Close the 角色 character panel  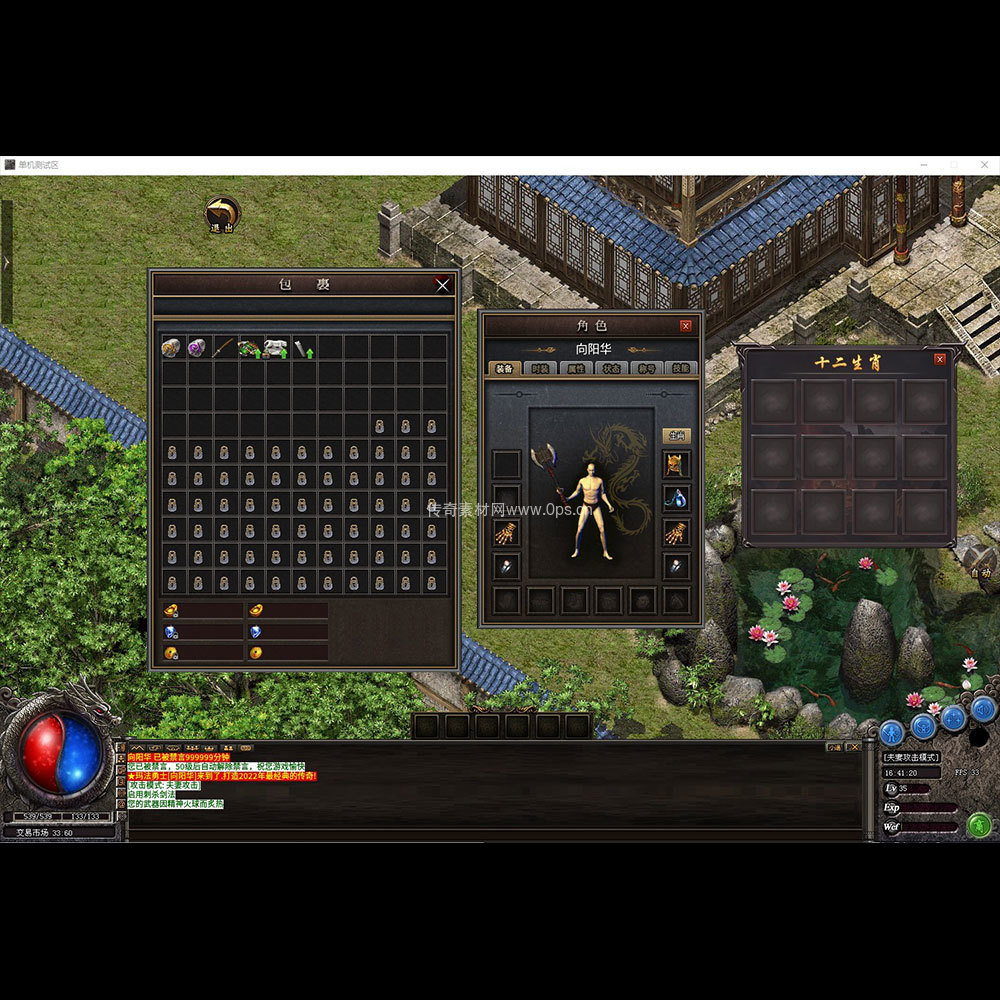click(686, 326)
